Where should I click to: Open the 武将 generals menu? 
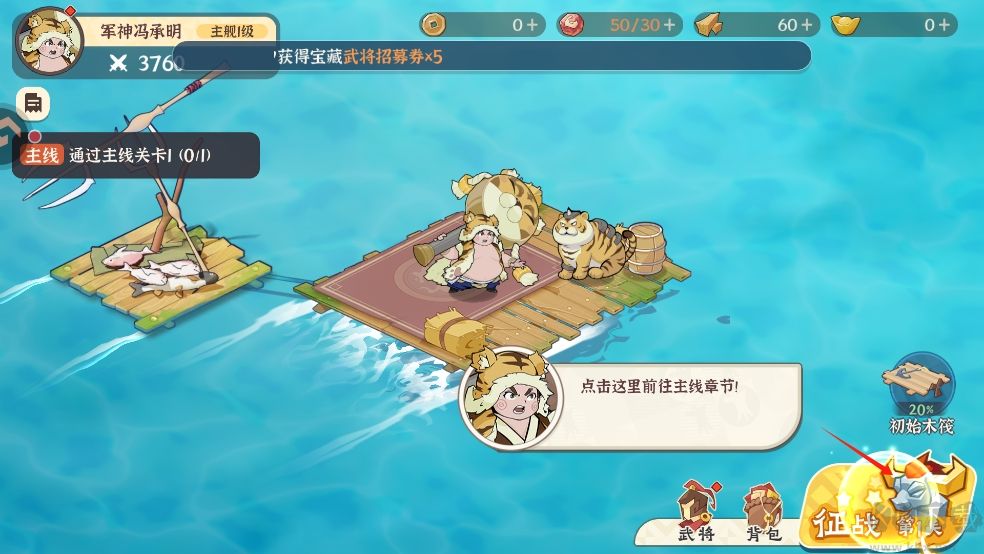[x=697, y=511]
